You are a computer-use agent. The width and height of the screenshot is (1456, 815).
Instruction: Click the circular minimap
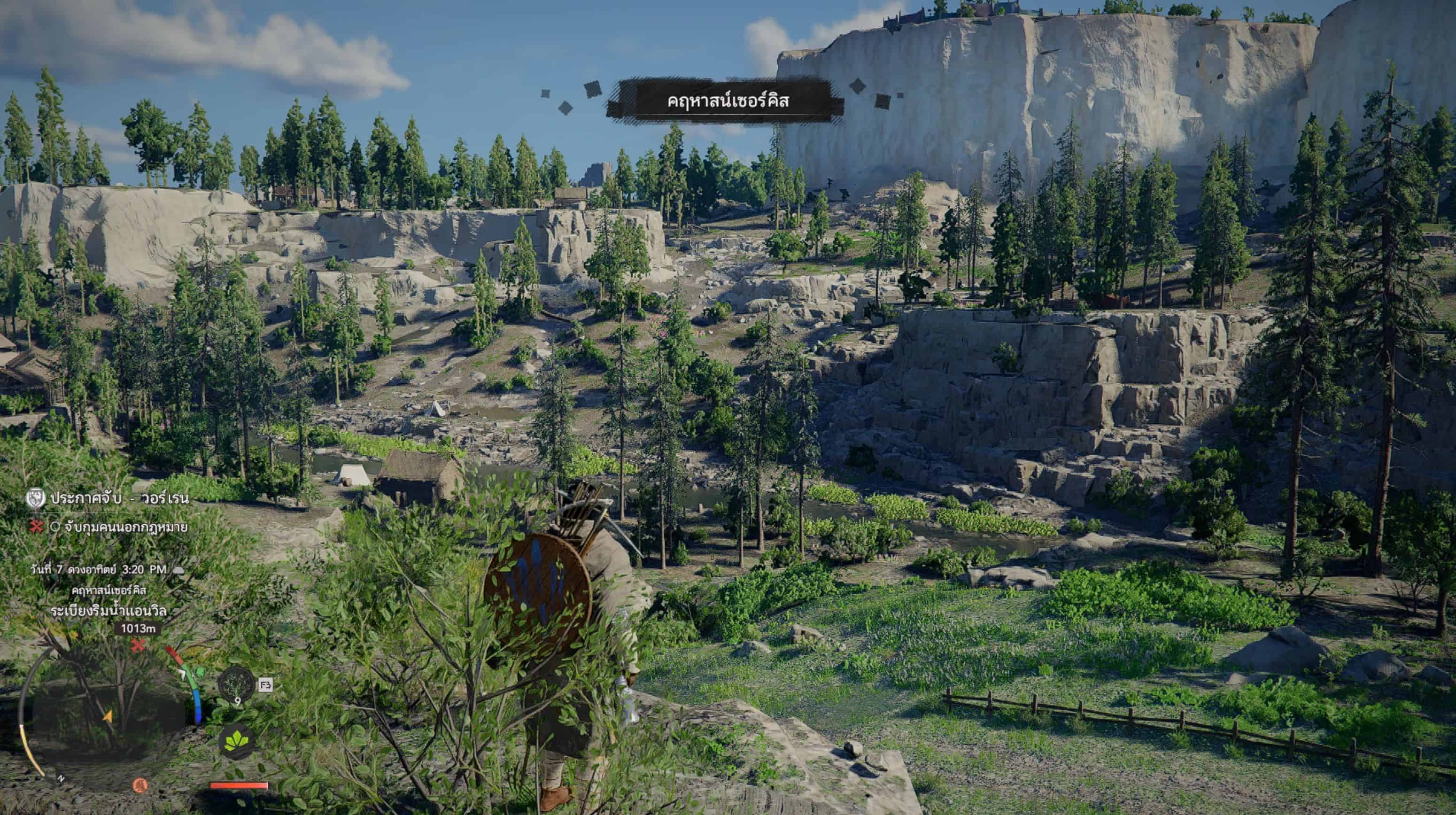coord(108,715)
